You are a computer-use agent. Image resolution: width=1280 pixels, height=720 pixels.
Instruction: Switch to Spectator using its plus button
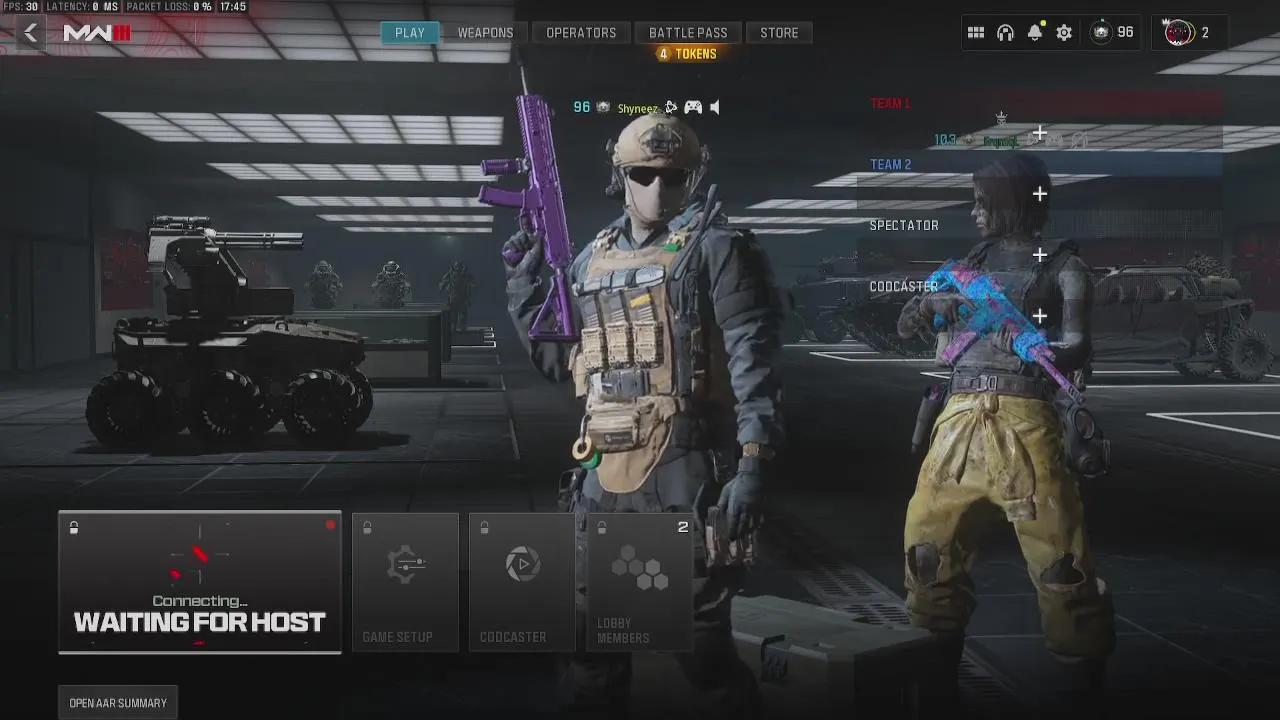point(1039,254)
